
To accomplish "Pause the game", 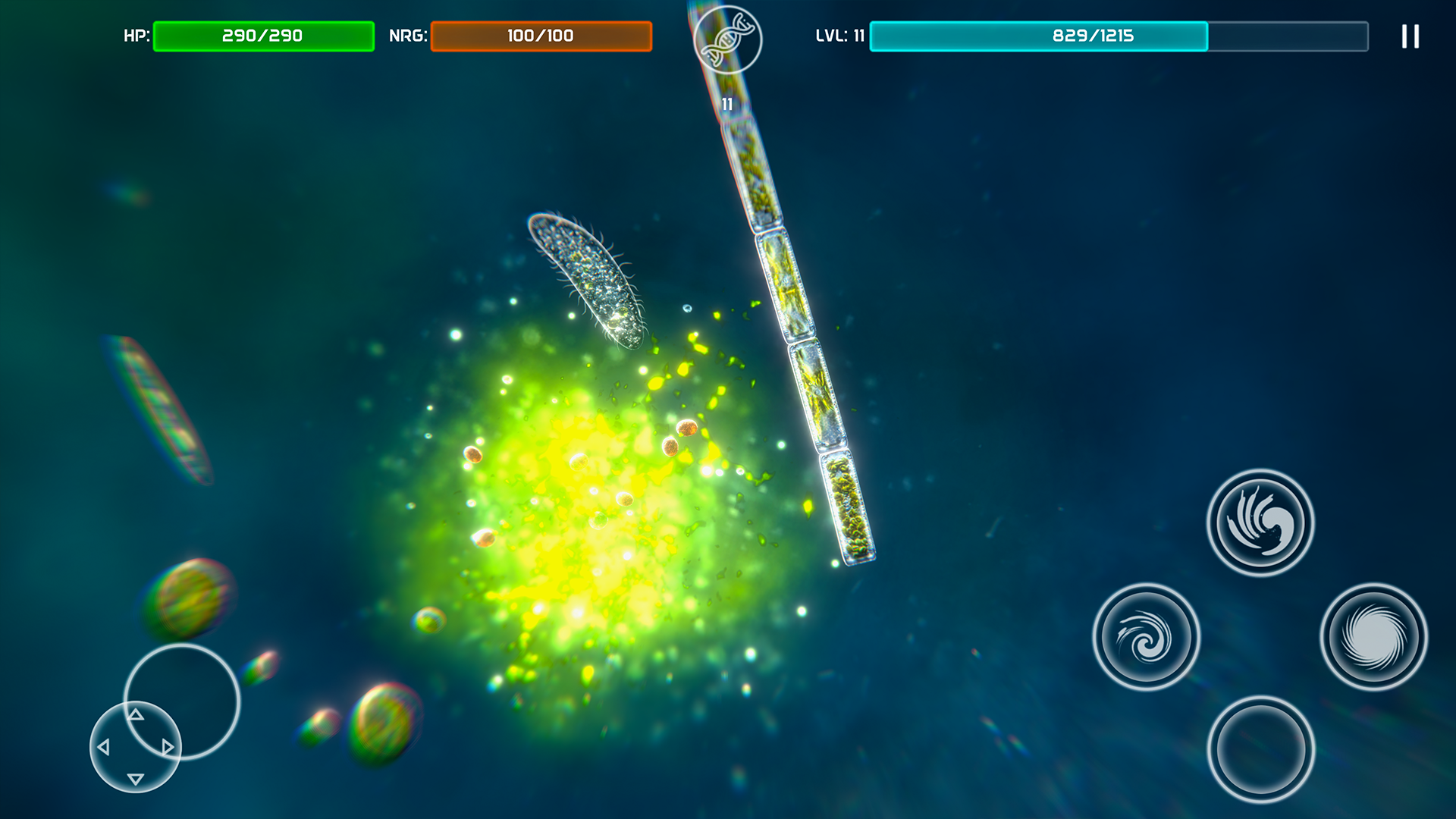I will pos(1409,36).
